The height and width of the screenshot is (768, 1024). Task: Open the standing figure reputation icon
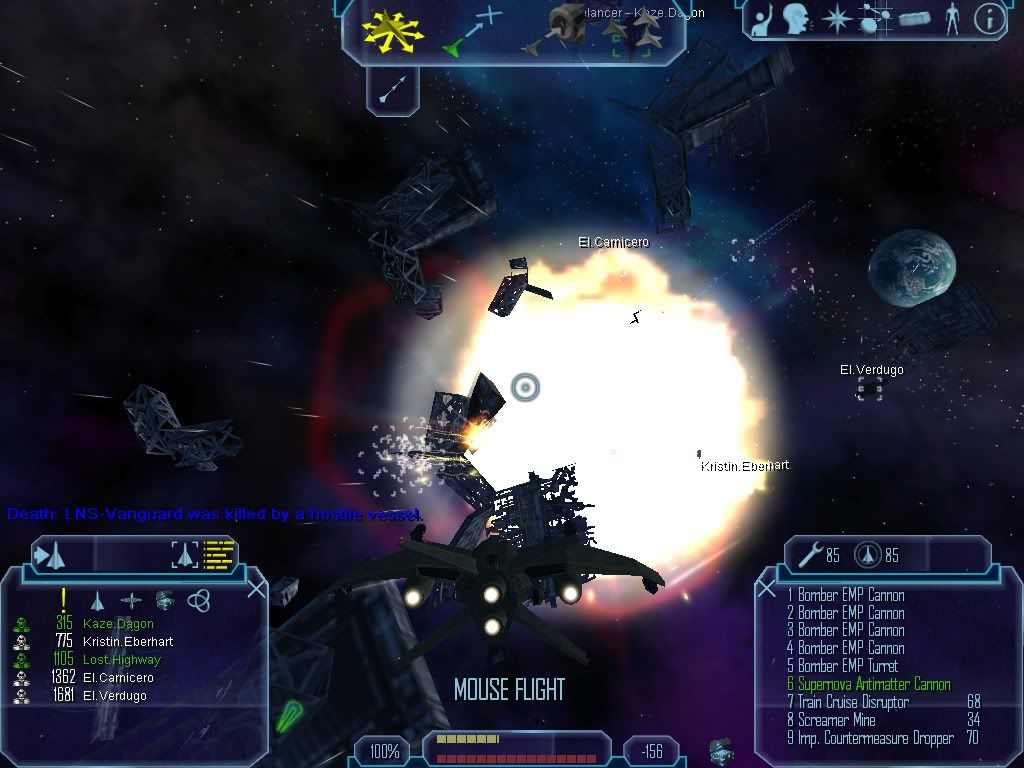[951, 19]
